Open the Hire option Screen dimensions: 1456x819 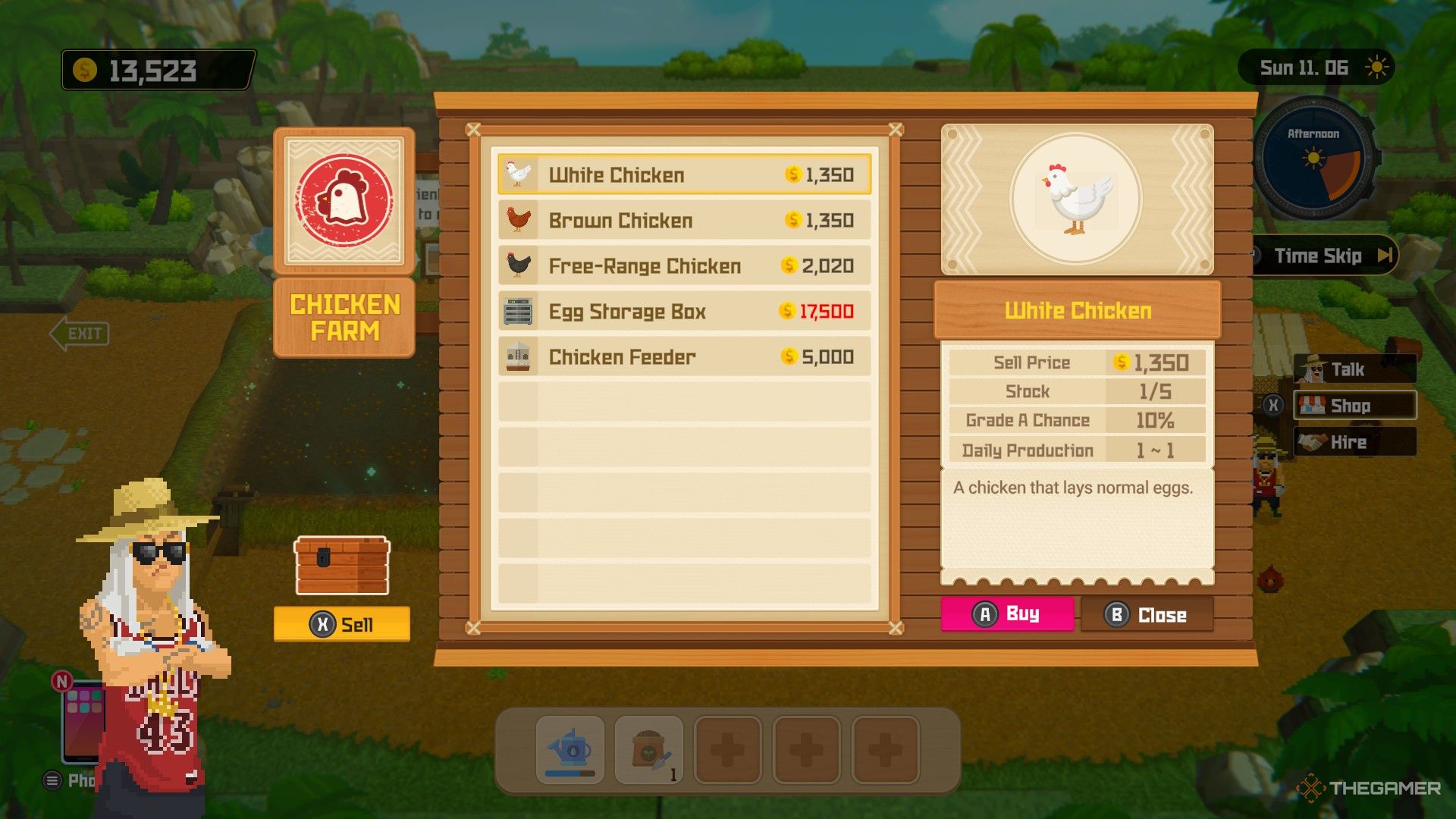coord(1357,442)
